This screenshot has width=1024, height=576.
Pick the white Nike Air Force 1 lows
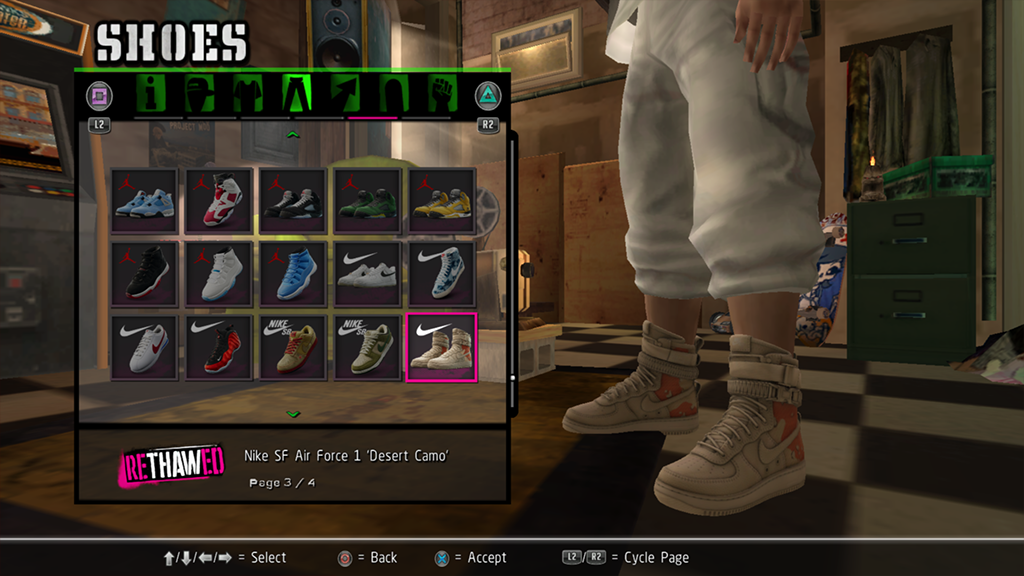(x=368, y=274)
